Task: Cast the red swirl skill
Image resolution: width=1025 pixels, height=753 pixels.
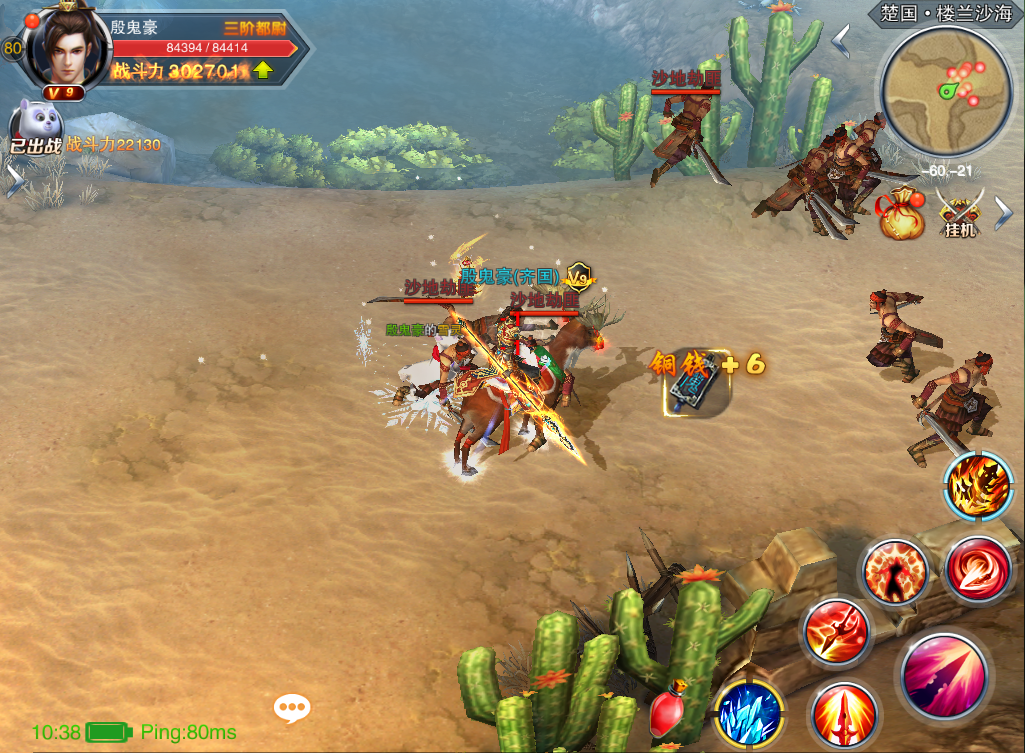Action: (x=976, y=571)
